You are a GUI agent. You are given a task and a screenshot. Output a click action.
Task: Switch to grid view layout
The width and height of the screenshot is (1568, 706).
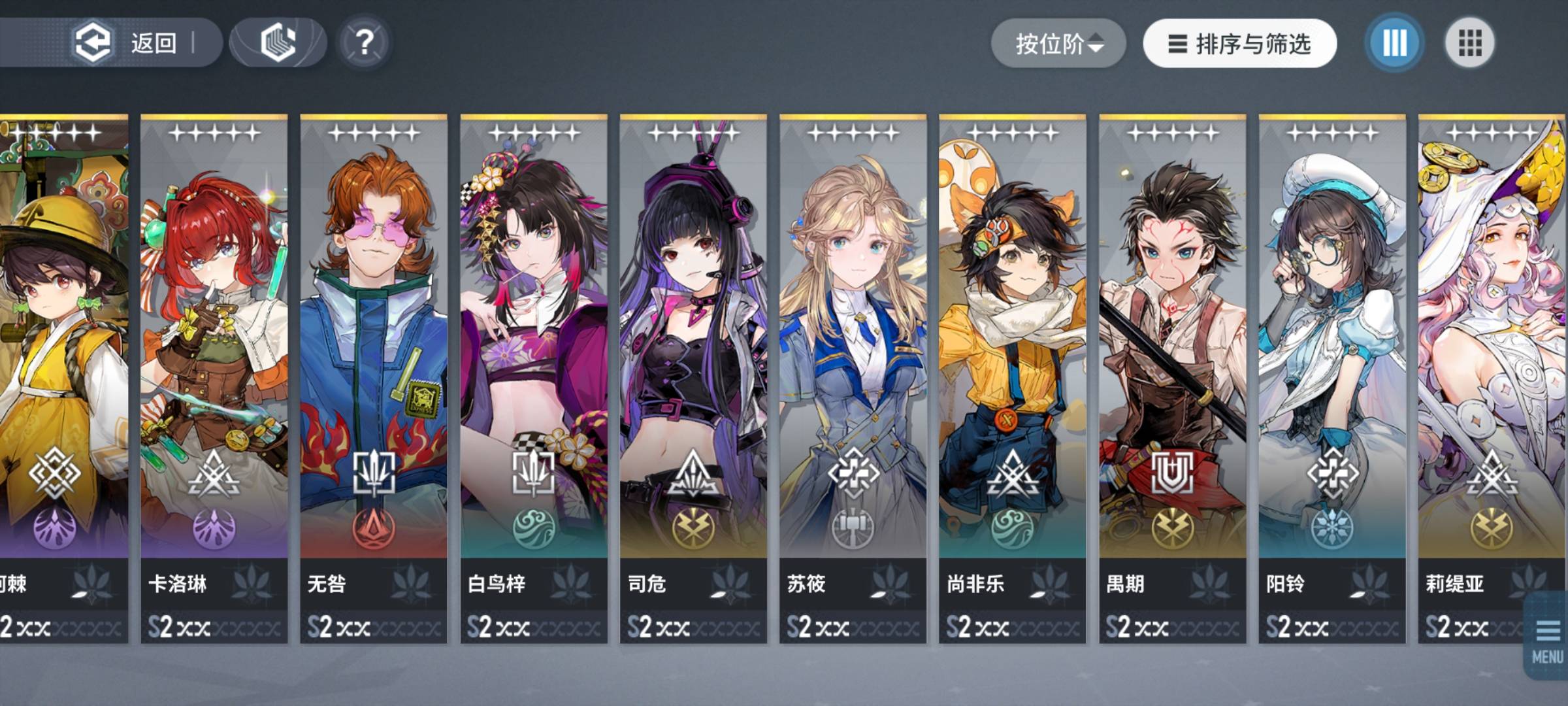tap(1469, 44)
